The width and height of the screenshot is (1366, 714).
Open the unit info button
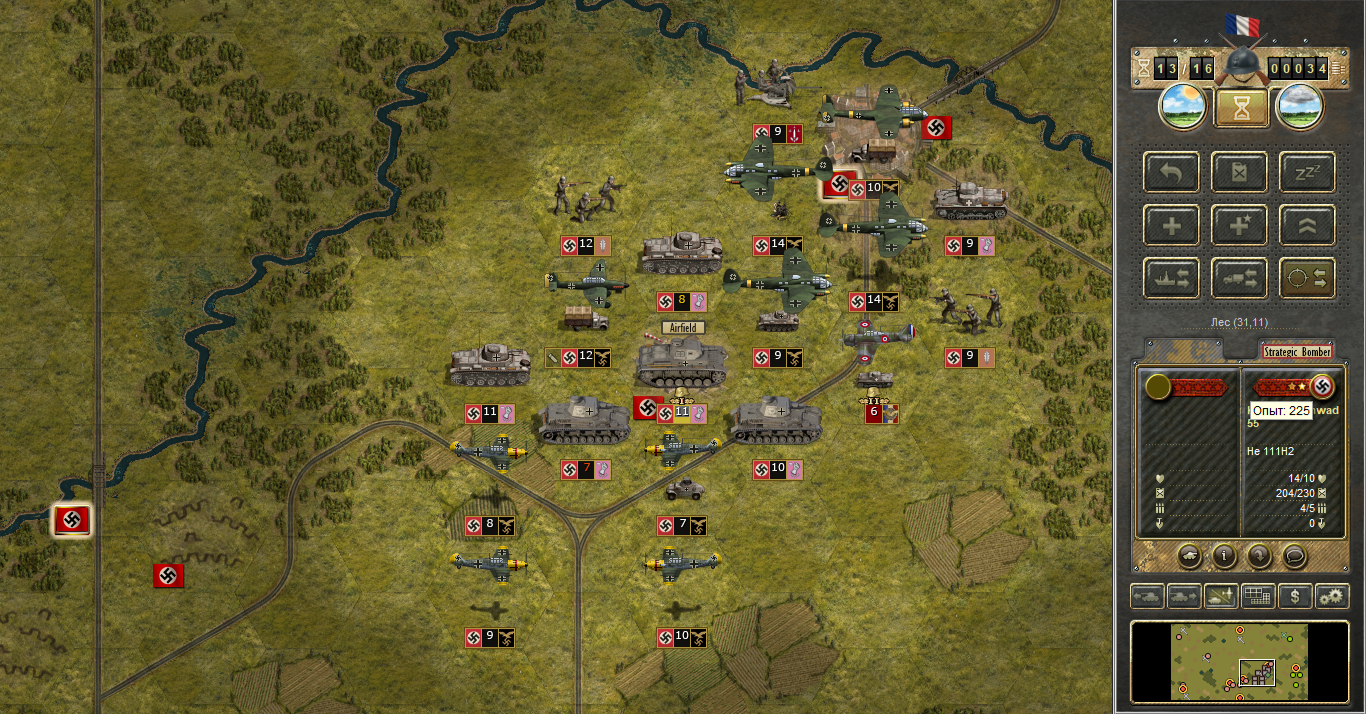[x=1224, y=554]
